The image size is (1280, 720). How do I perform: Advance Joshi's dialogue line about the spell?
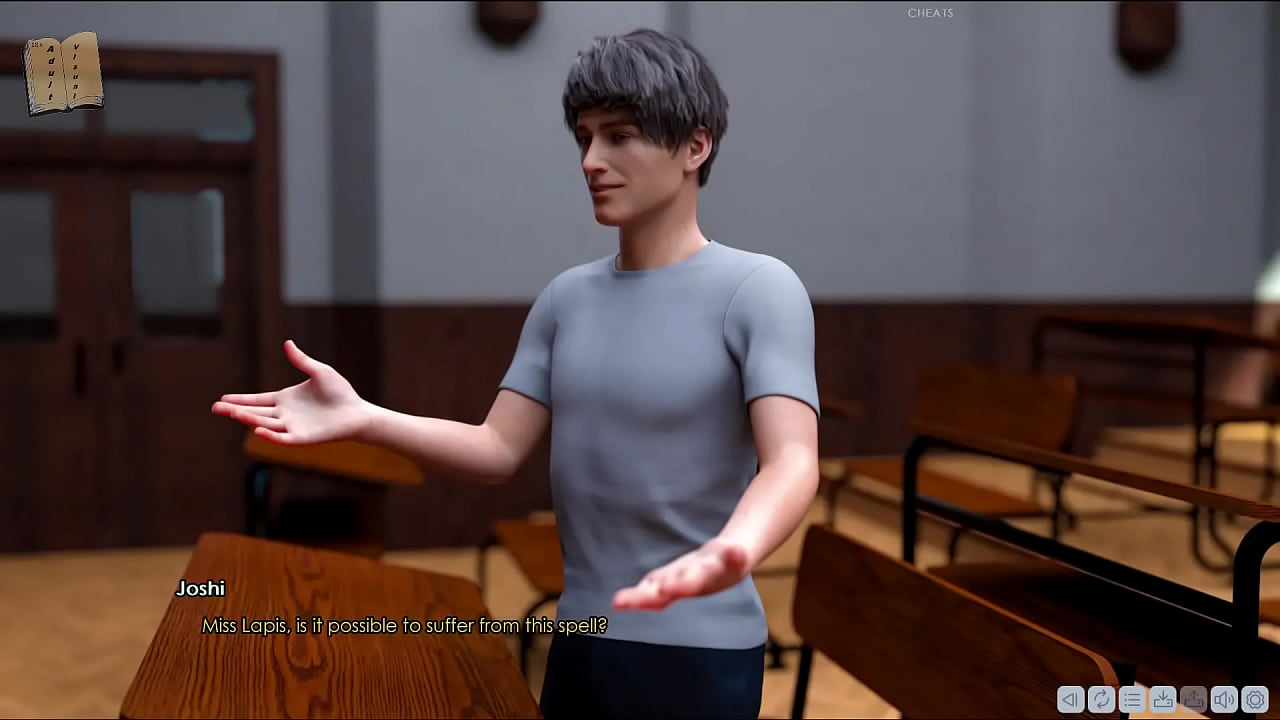coord(404,626)
